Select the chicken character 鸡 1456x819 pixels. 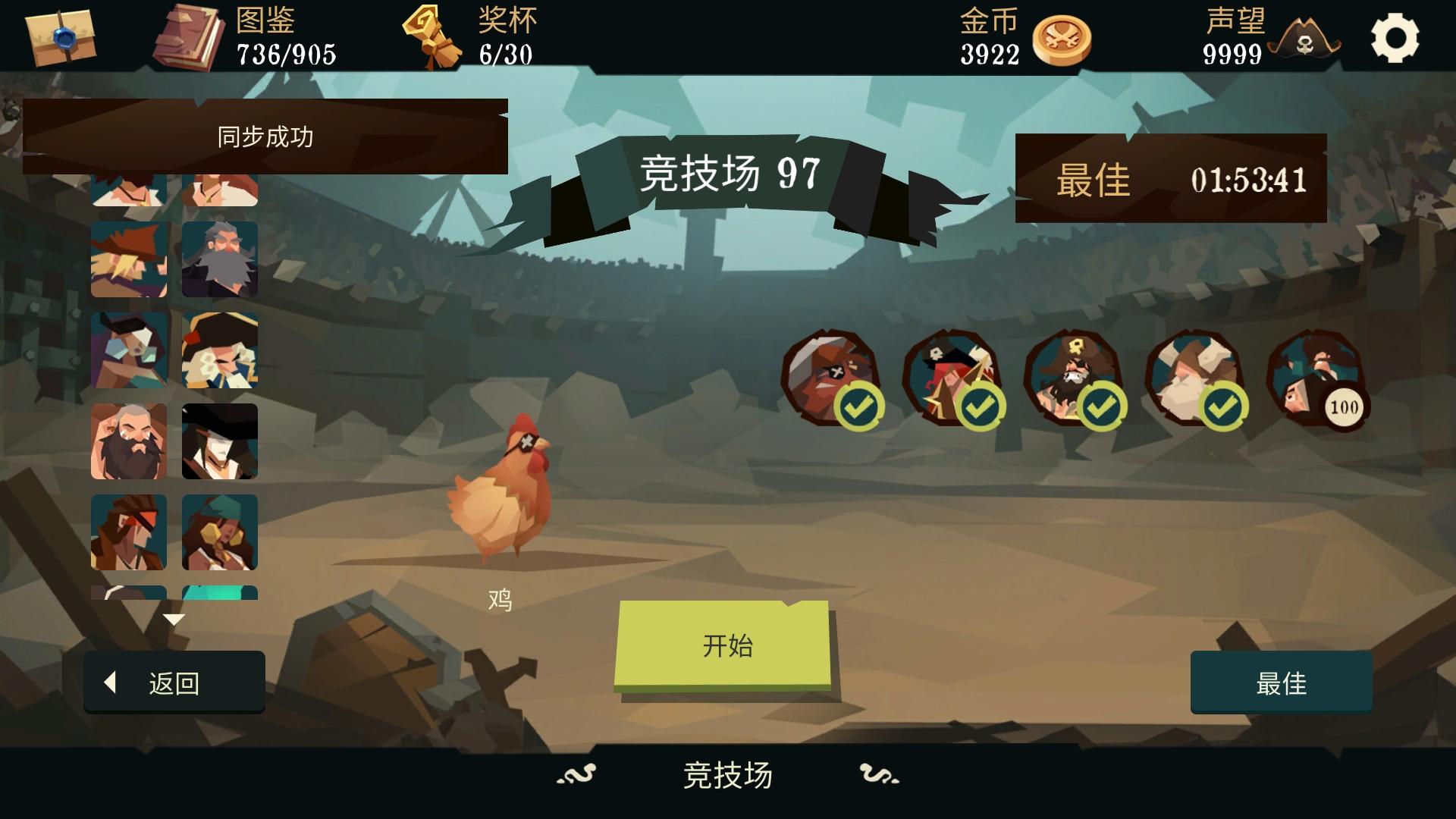click(x=500, y=500)
